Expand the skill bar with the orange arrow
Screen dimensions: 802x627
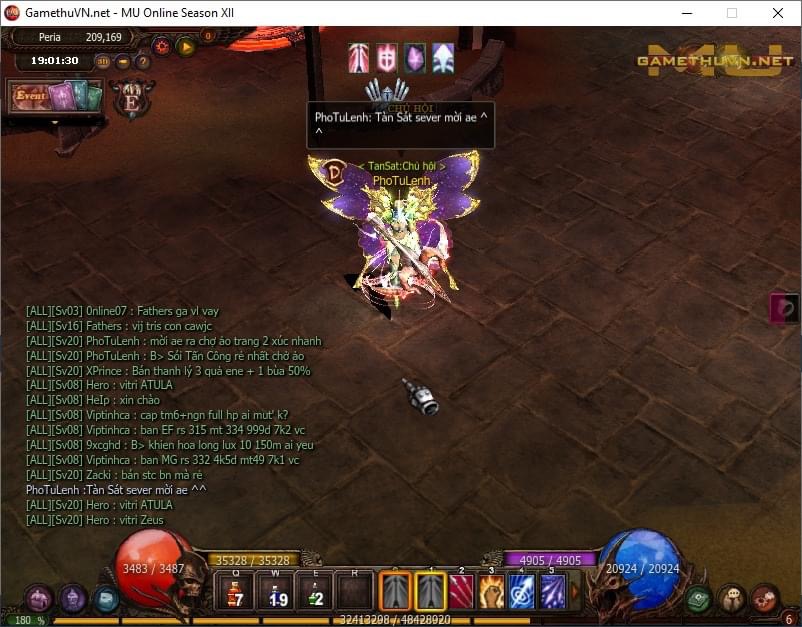point(574,592)
